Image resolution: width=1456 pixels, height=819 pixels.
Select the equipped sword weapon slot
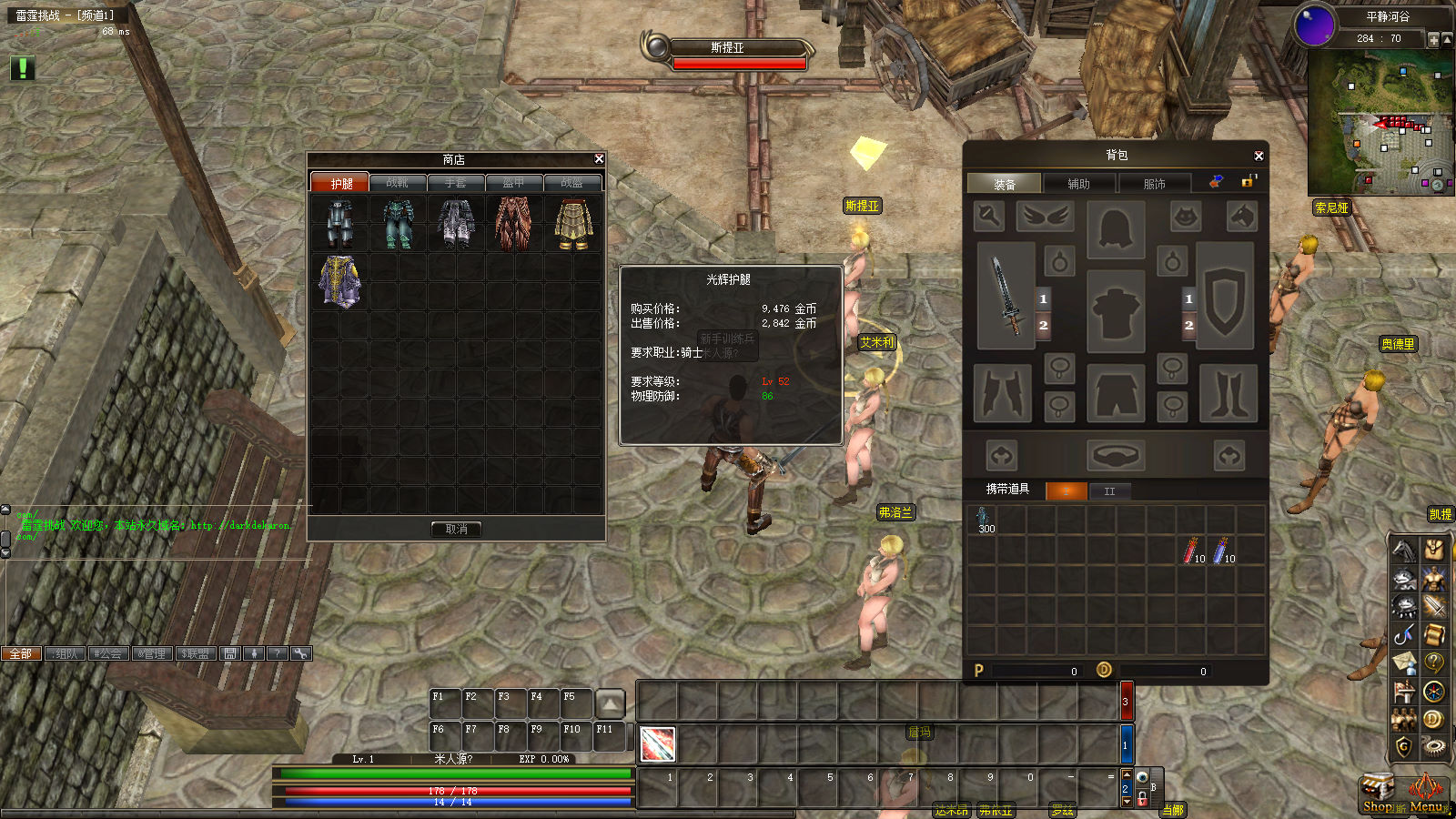pyautogui.click(x=1006, y=296)
